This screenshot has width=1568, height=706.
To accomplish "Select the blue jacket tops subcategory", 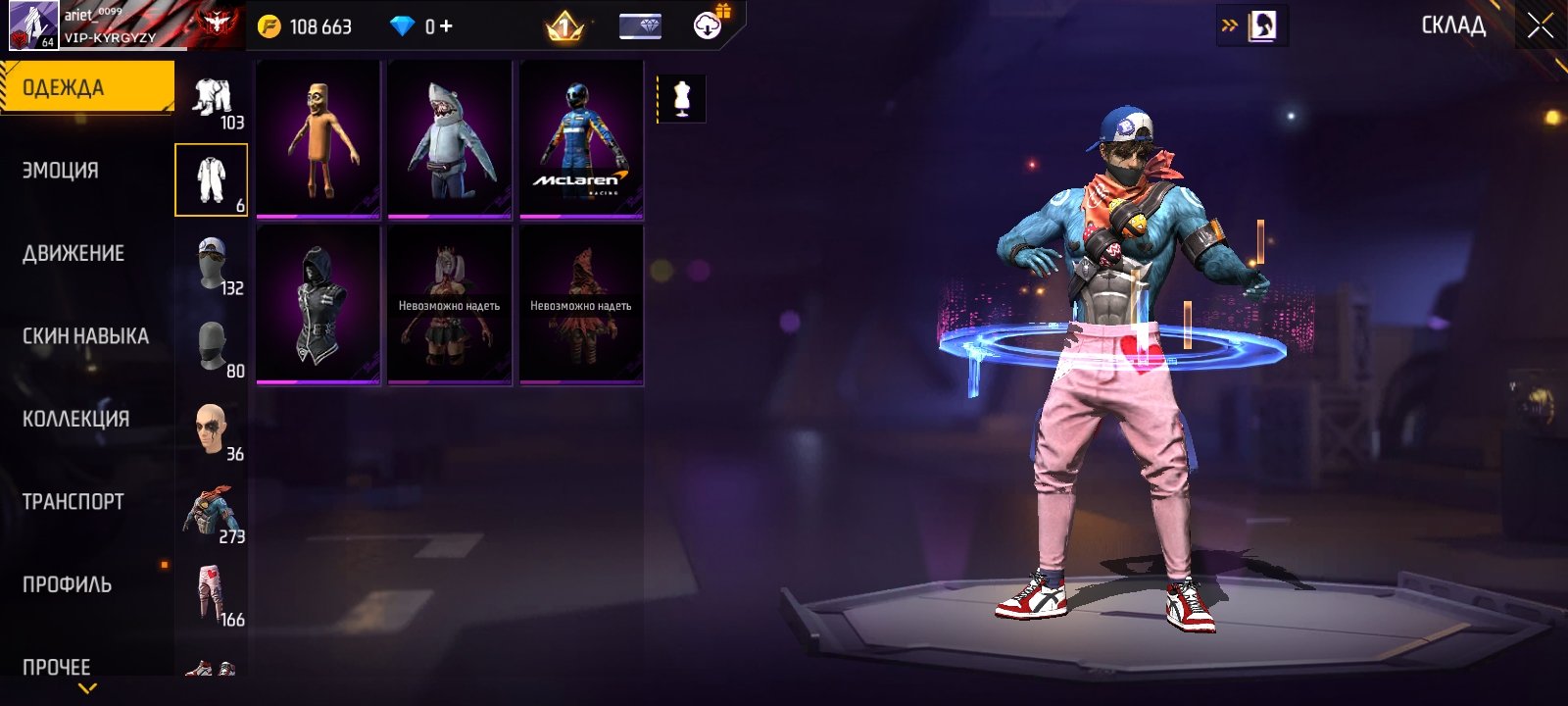I will tap(212, 512).
